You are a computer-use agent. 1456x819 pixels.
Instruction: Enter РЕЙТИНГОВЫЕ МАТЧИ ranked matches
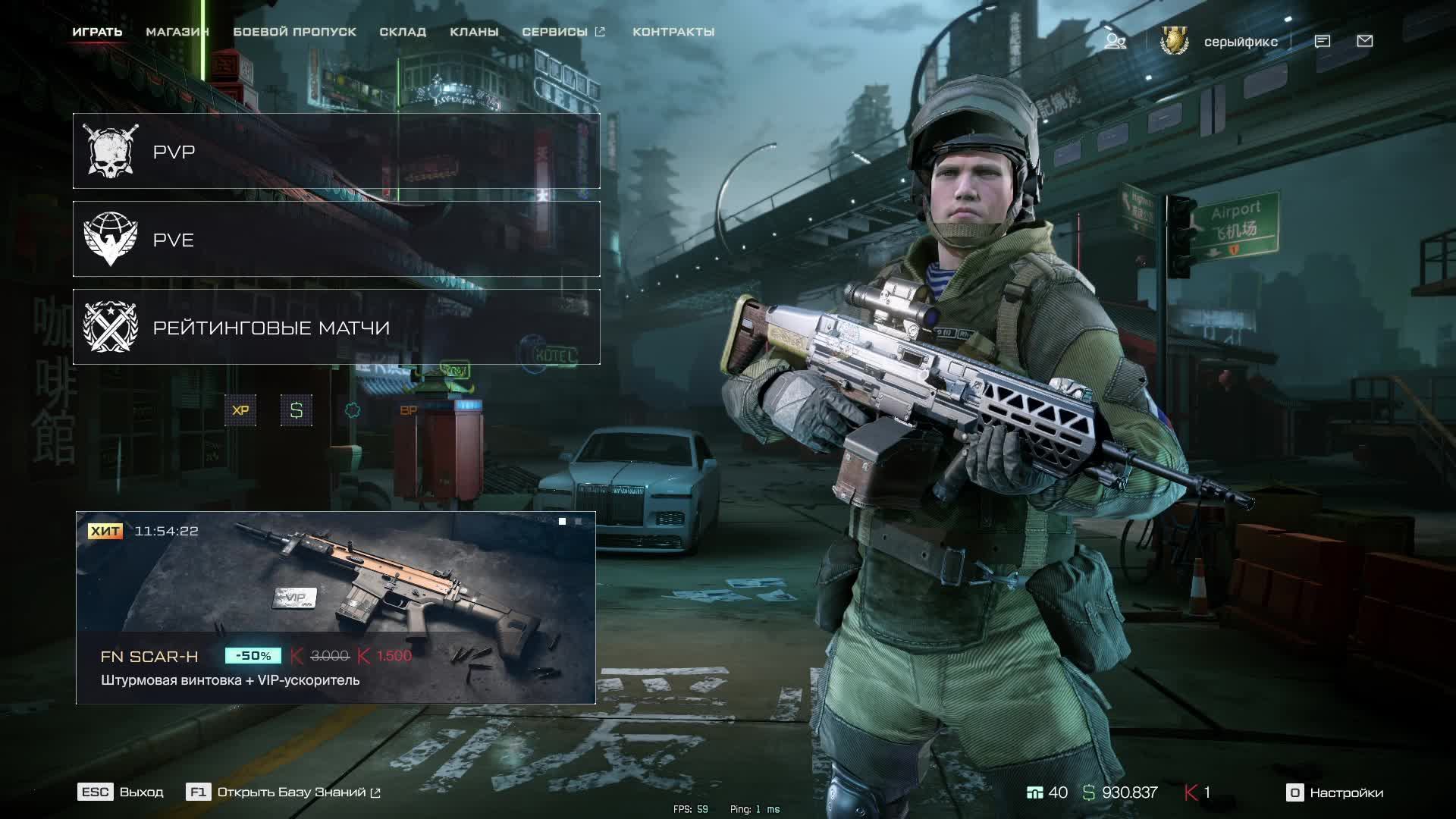(336, 328)
